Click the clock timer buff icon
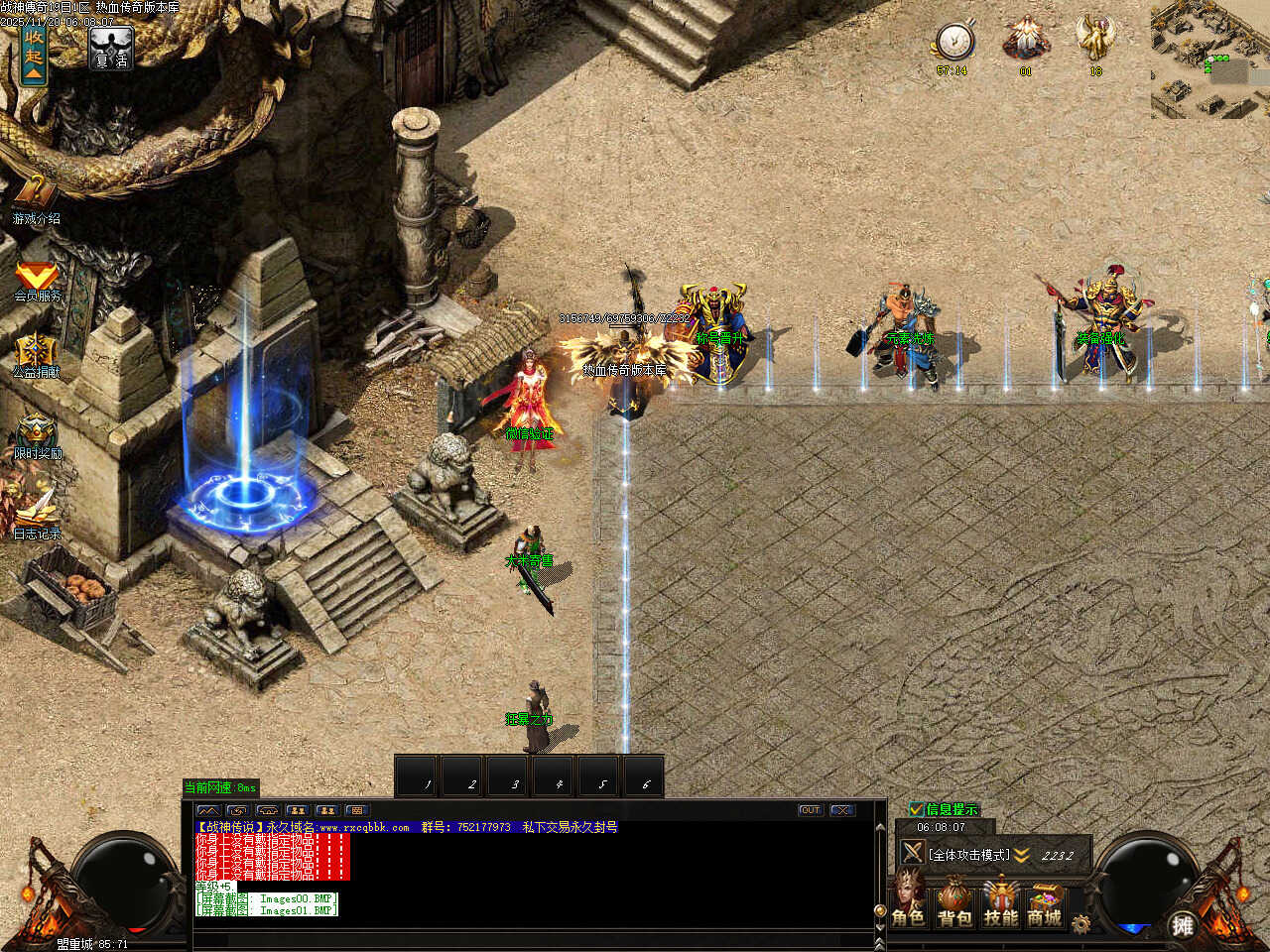The height and width of the screenshot is (952, 1270). coord(953,43)
